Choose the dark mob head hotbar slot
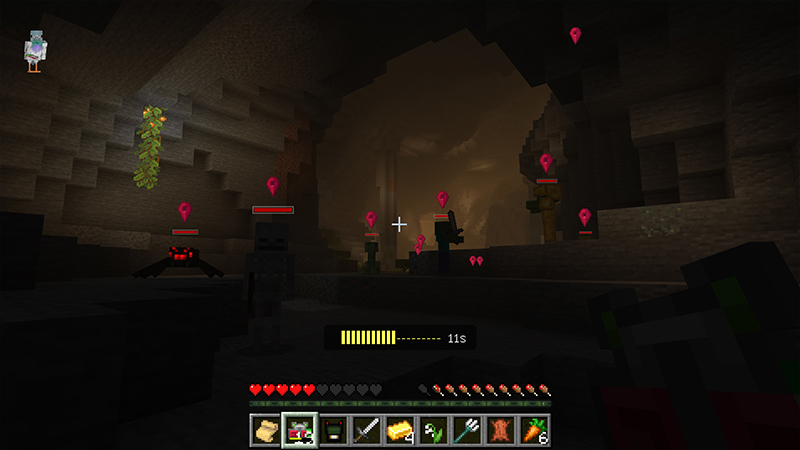 [x=333, y=430]
